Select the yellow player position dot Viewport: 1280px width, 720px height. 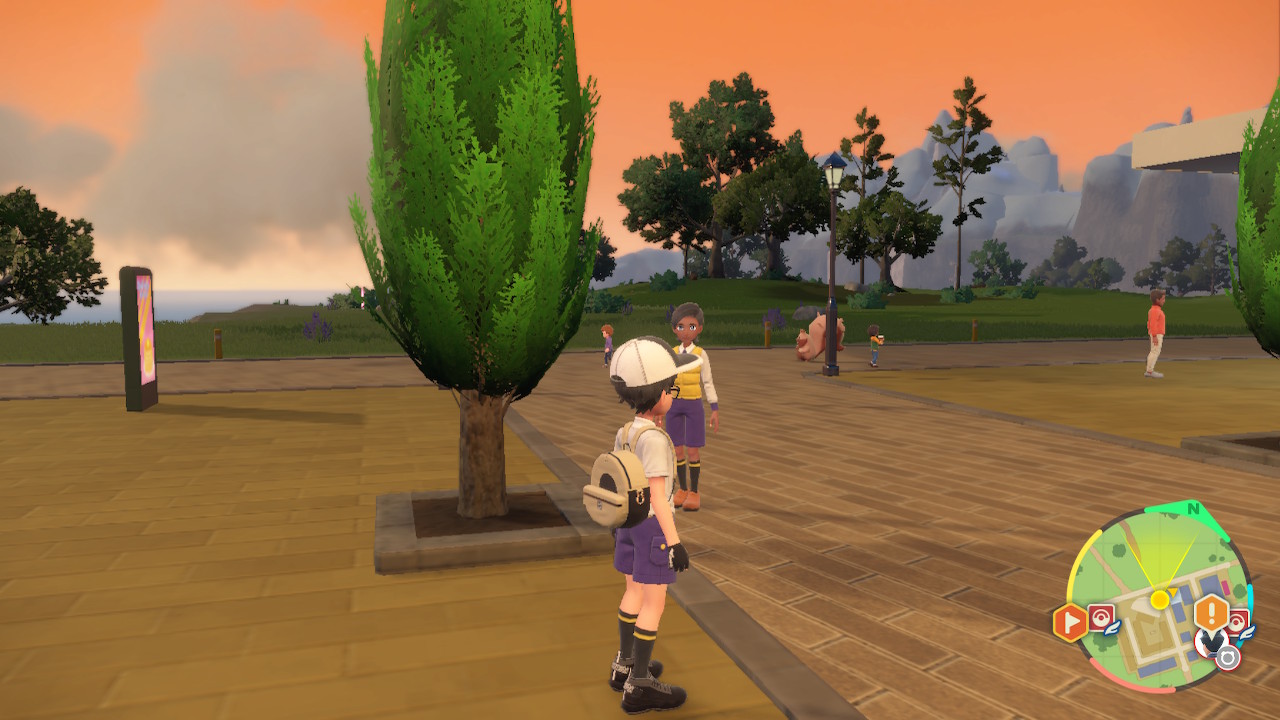click(x=1159, y=599)
